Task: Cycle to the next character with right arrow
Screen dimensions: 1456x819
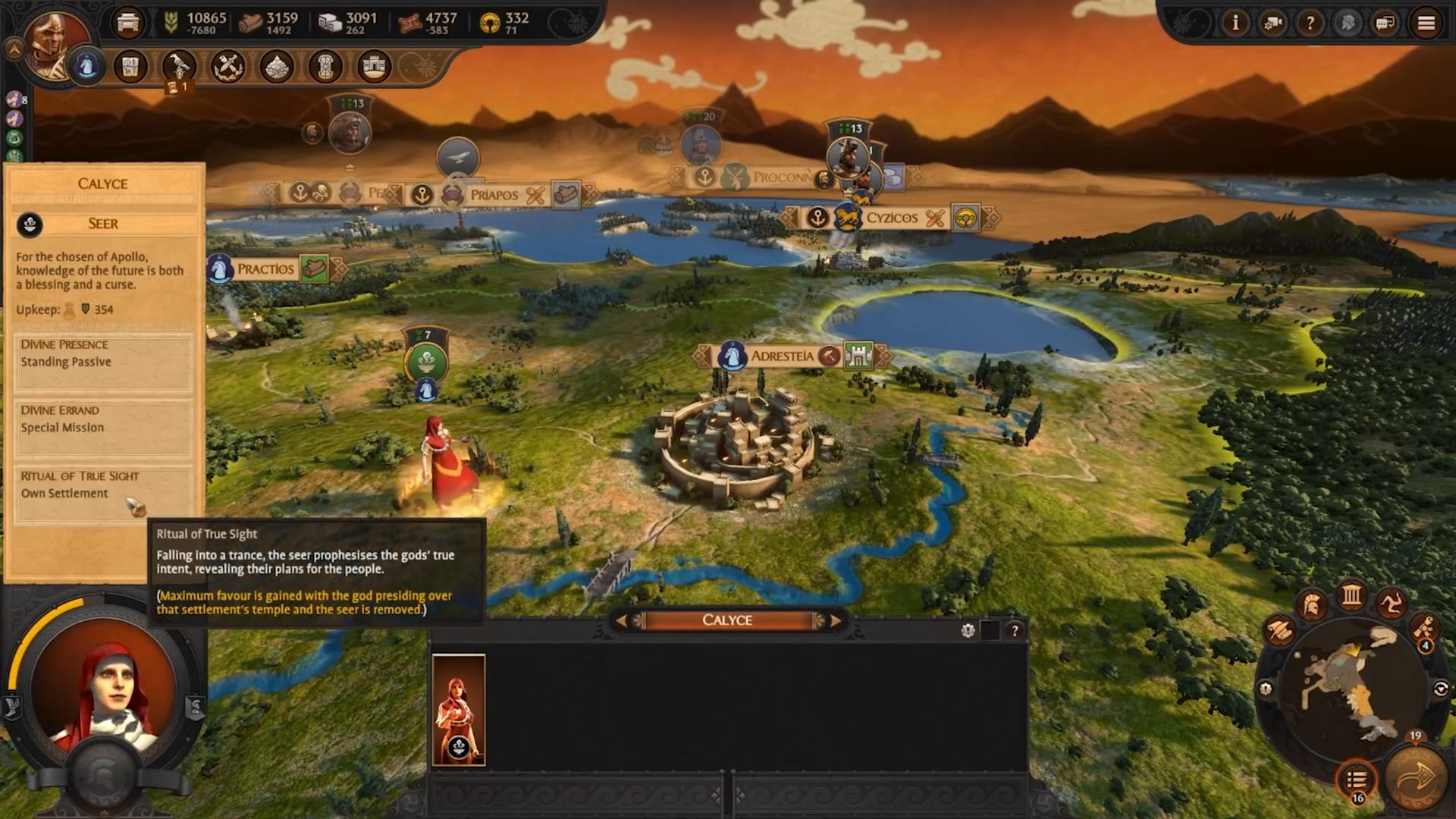Action: (x=836, y=620)
